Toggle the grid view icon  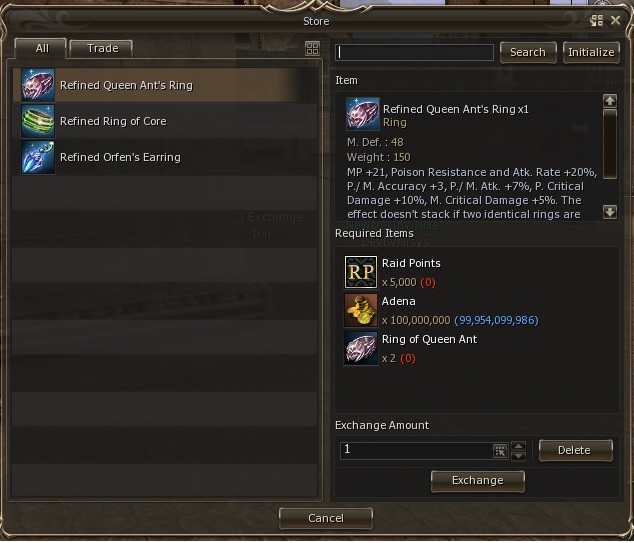click(x=312, y=48)
